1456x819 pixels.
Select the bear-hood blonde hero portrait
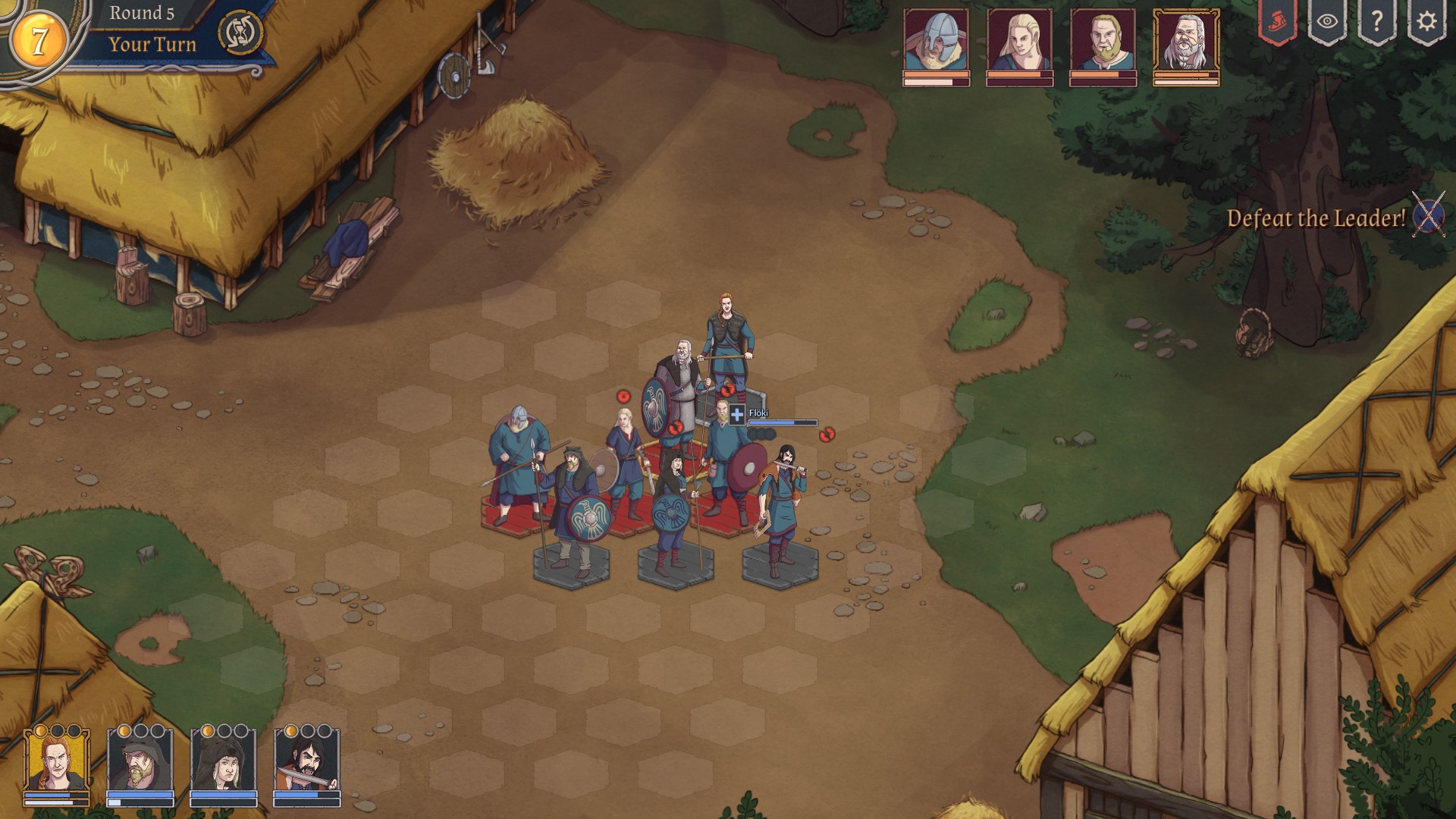click(x=224, y=762)
